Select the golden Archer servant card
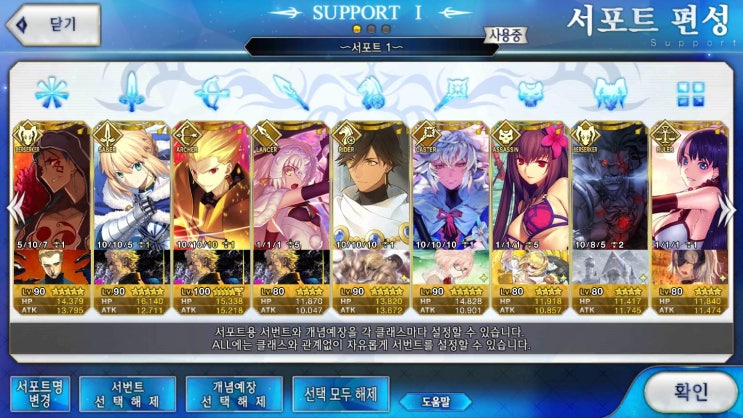The height and width of the screenshot is (418, 743). click(210, 200)
